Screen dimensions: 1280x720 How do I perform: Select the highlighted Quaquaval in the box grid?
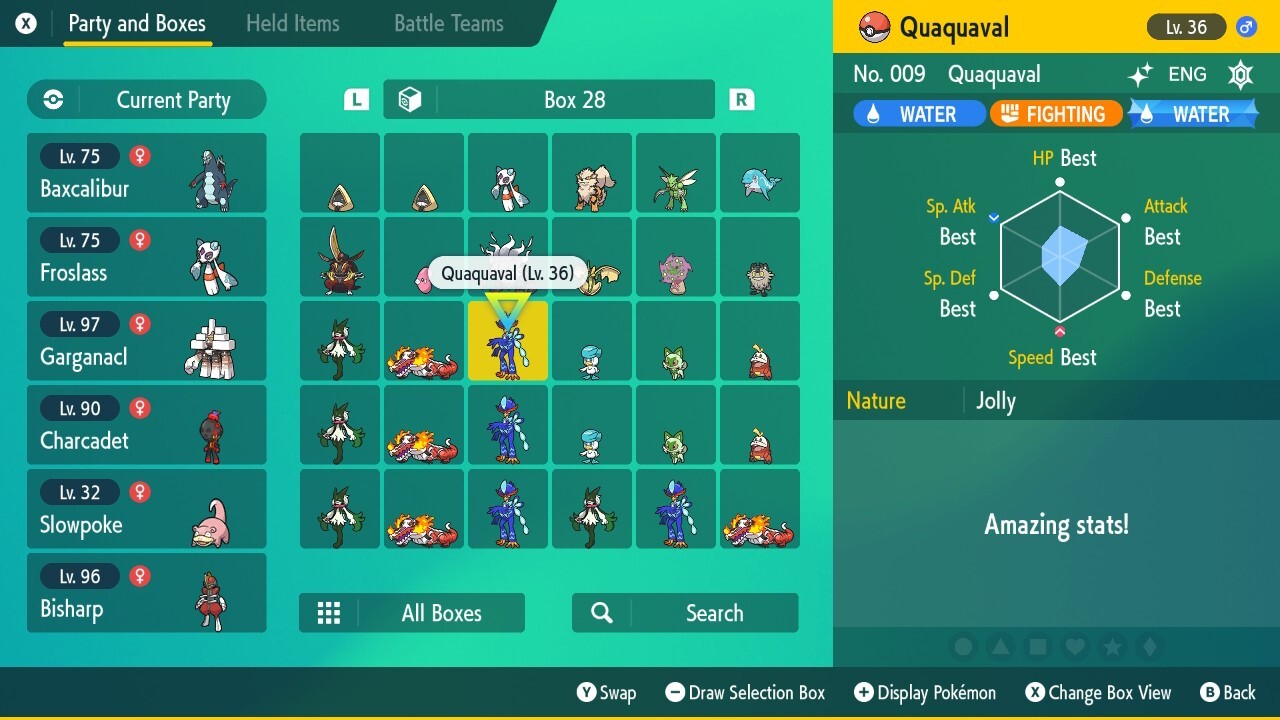click(x=508, y=340)
